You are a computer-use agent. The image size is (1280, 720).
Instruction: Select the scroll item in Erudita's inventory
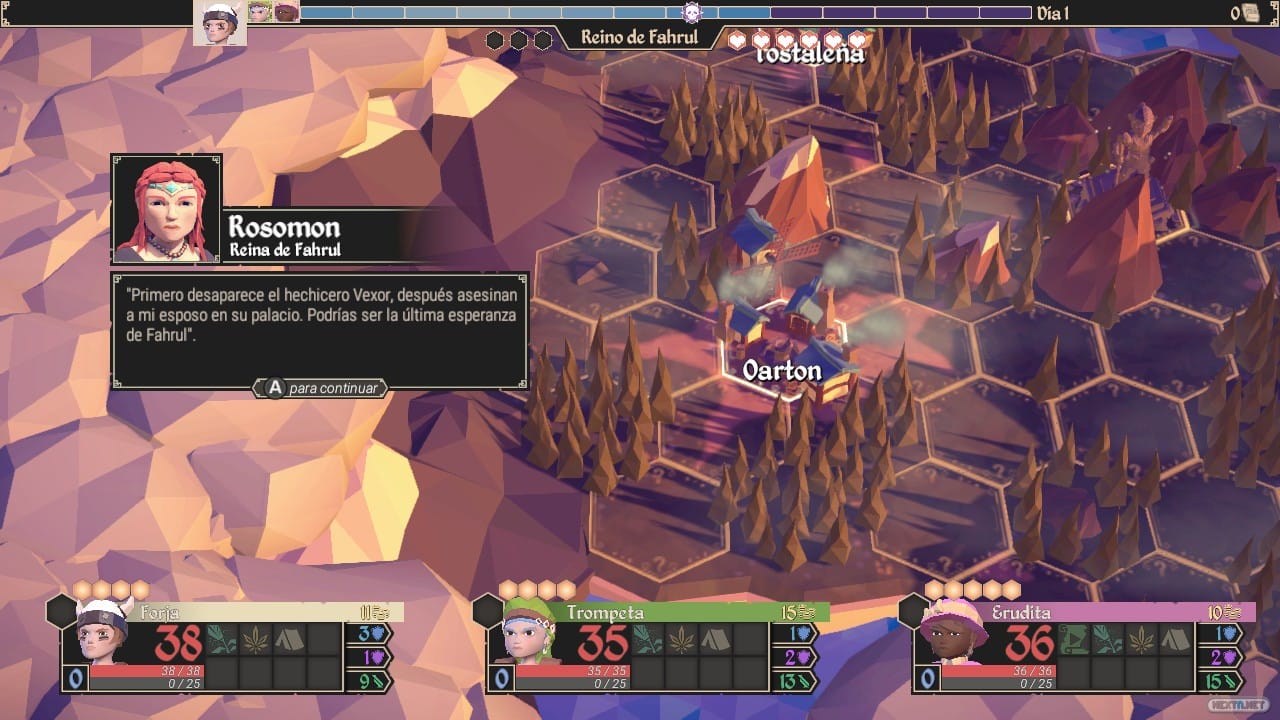(x=1075, y=640)
